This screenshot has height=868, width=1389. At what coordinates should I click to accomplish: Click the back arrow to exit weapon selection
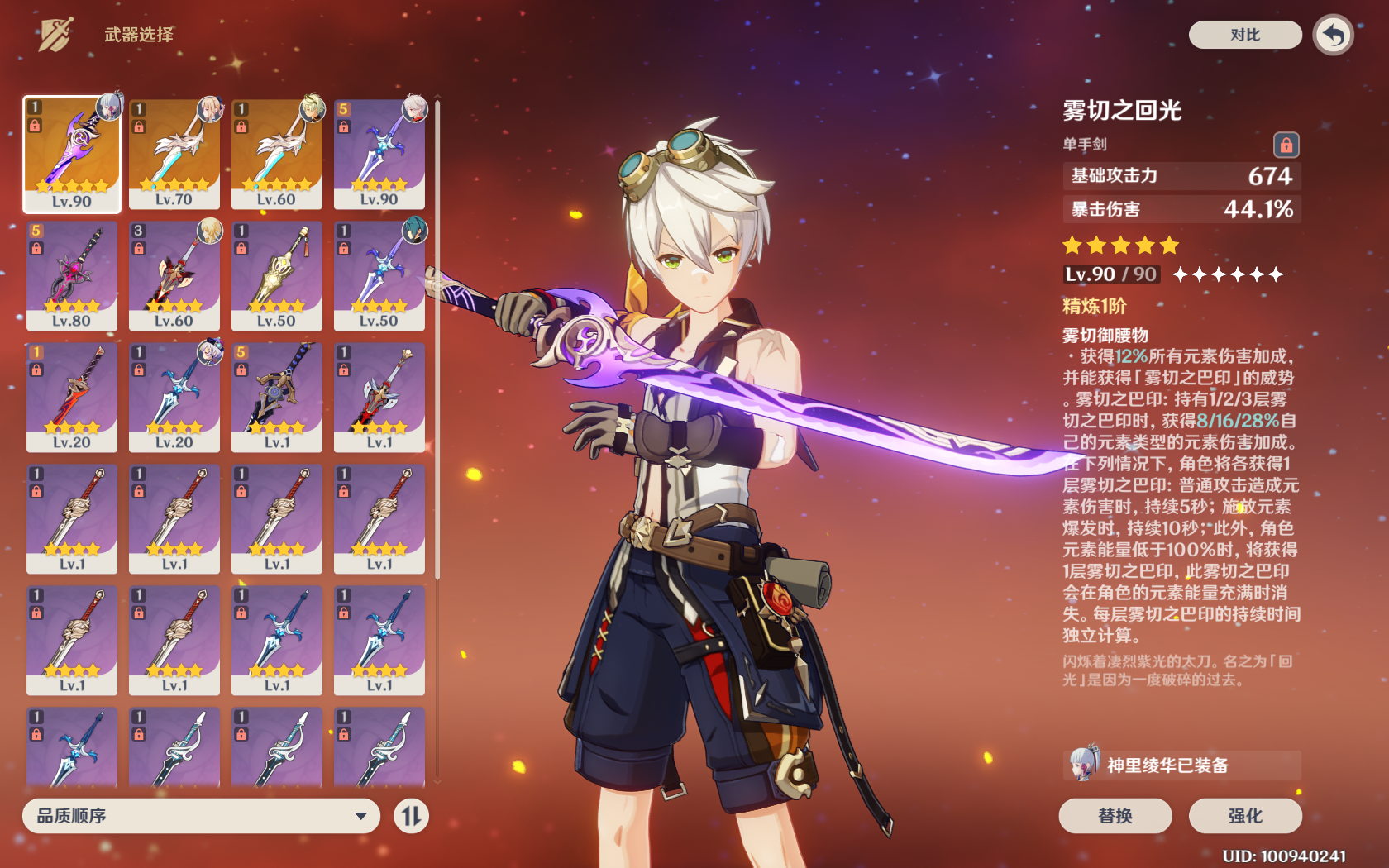click(x=1333, y=35)
